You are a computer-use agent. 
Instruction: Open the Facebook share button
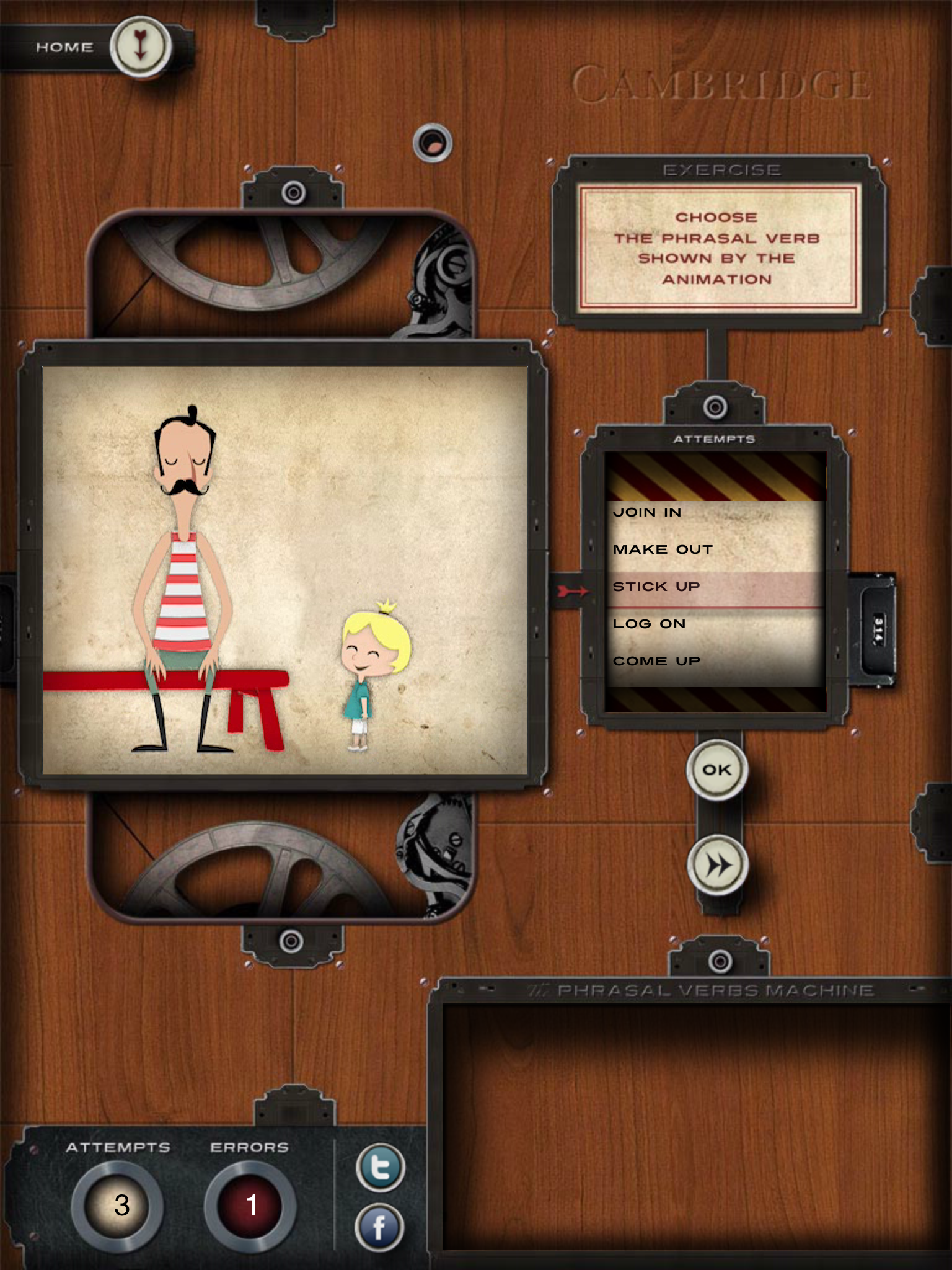(379, 1227)
